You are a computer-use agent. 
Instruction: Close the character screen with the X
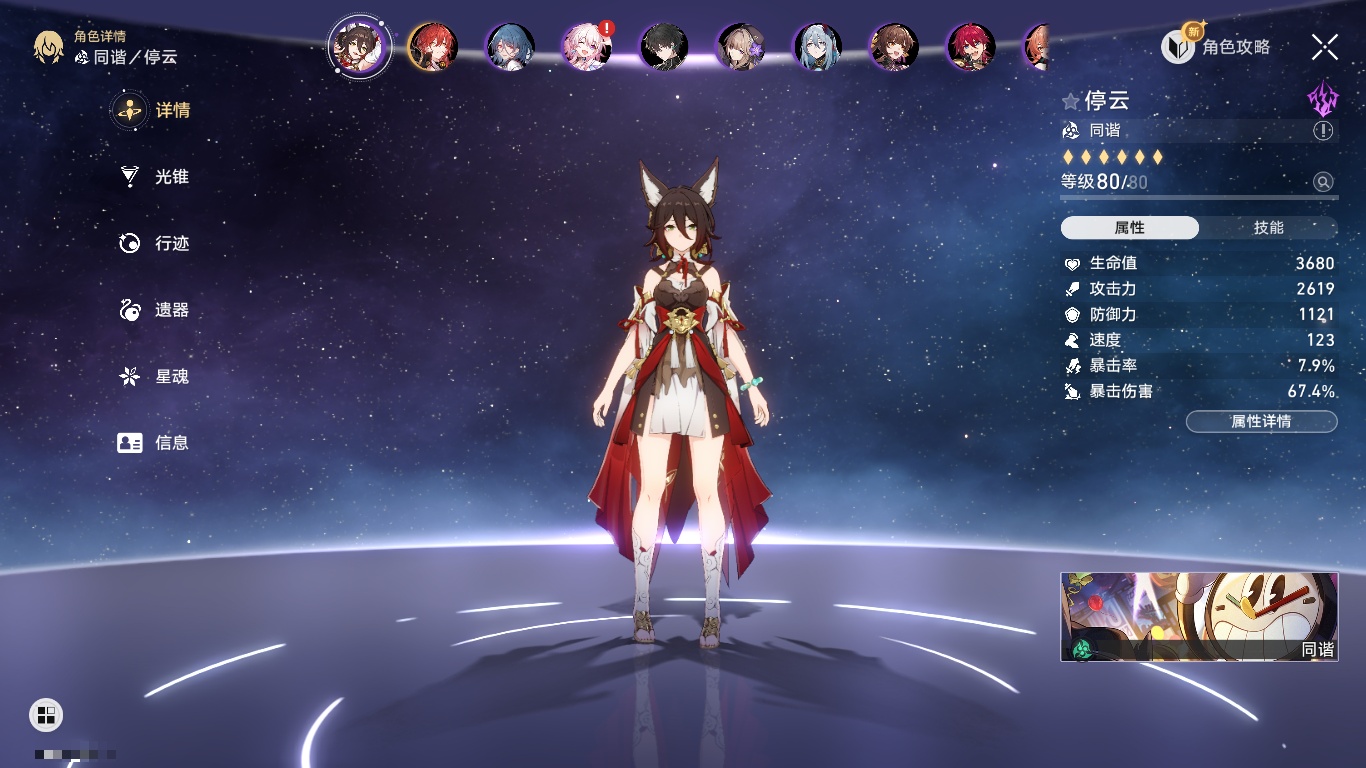click(x=1324, y=47)
